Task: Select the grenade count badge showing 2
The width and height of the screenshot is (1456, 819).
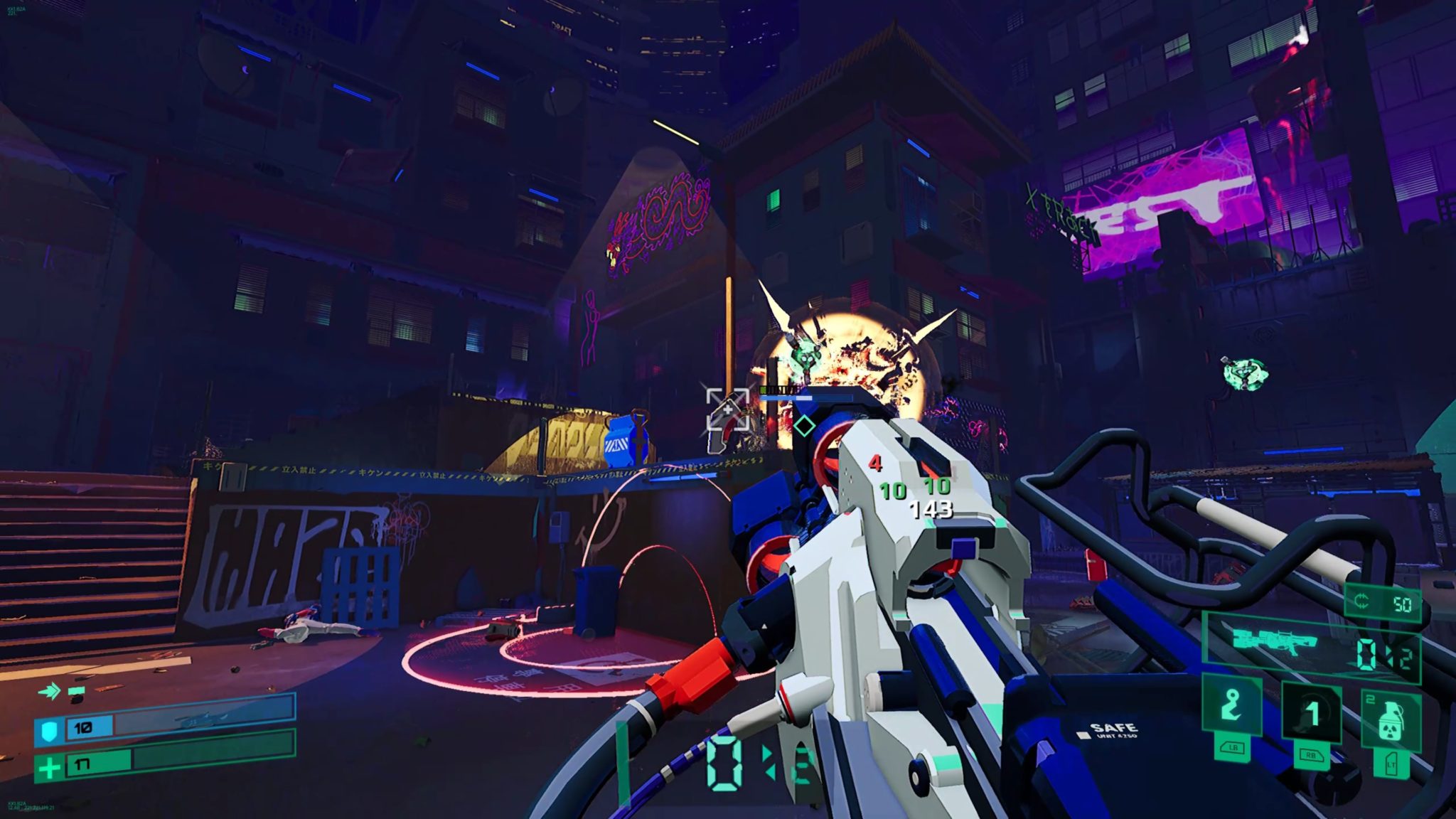Action: (1371, 697)
